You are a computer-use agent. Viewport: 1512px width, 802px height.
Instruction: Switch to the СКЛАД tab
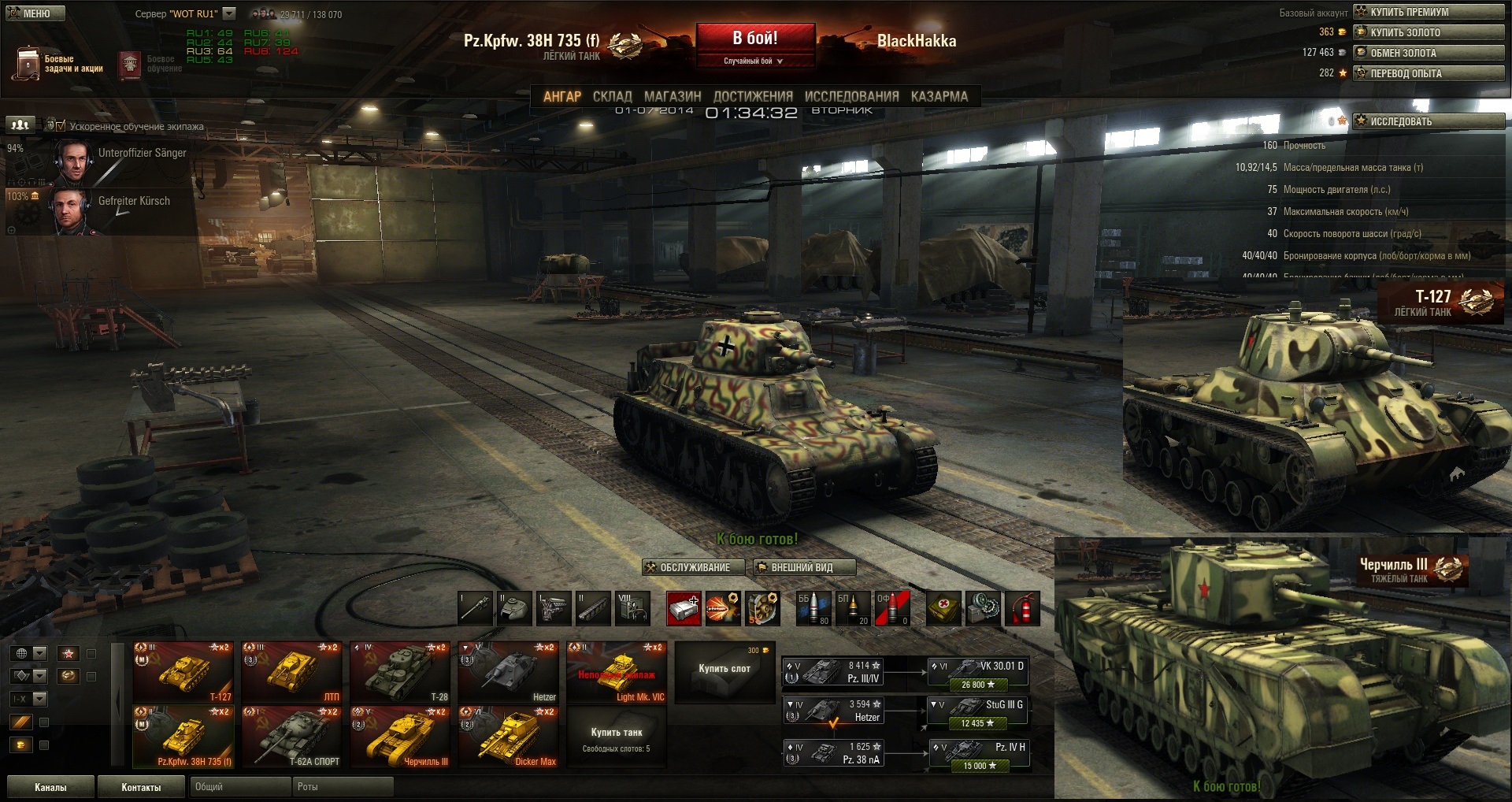(612, 96)
